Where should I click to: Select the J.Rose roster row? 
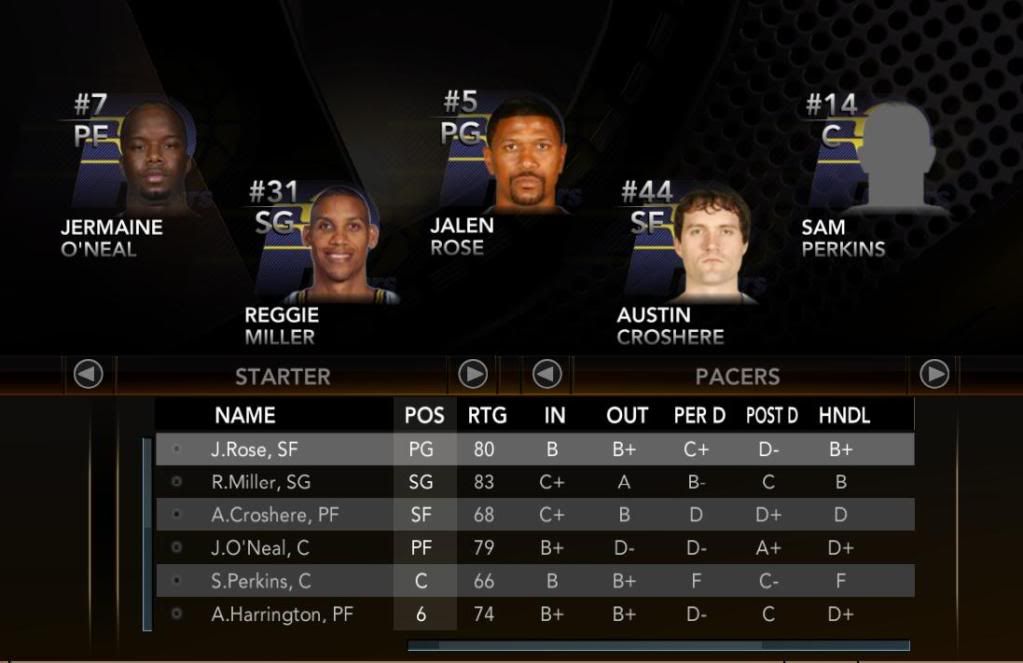[x=534, y=450]
